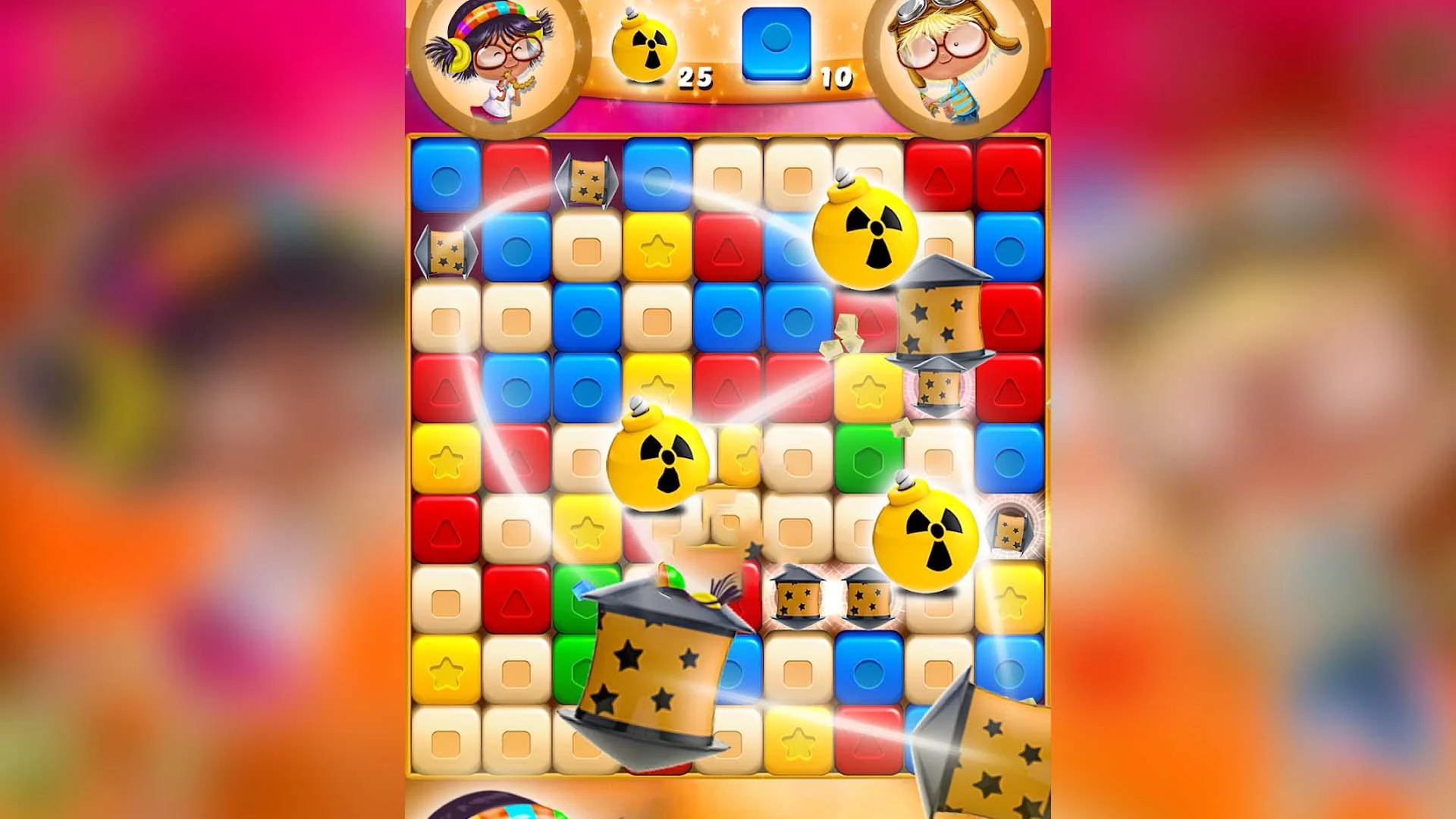This screenshot has height=819, width=1456.
Task: Tap the large star drum booster at bottom
Action: (656, 660)
